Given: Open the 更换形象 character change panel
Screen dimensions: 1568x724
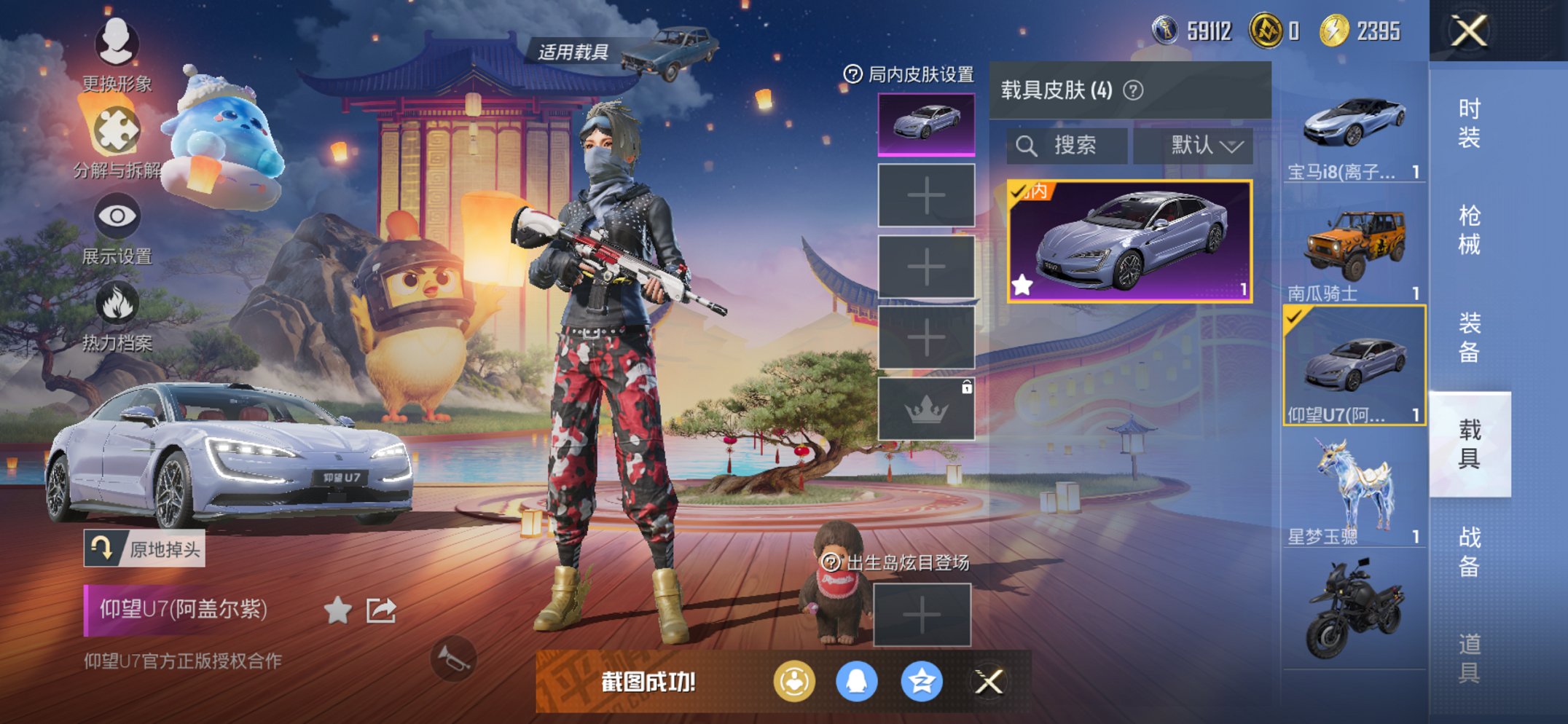Looking at the screenshot, I should coord(117,45).
